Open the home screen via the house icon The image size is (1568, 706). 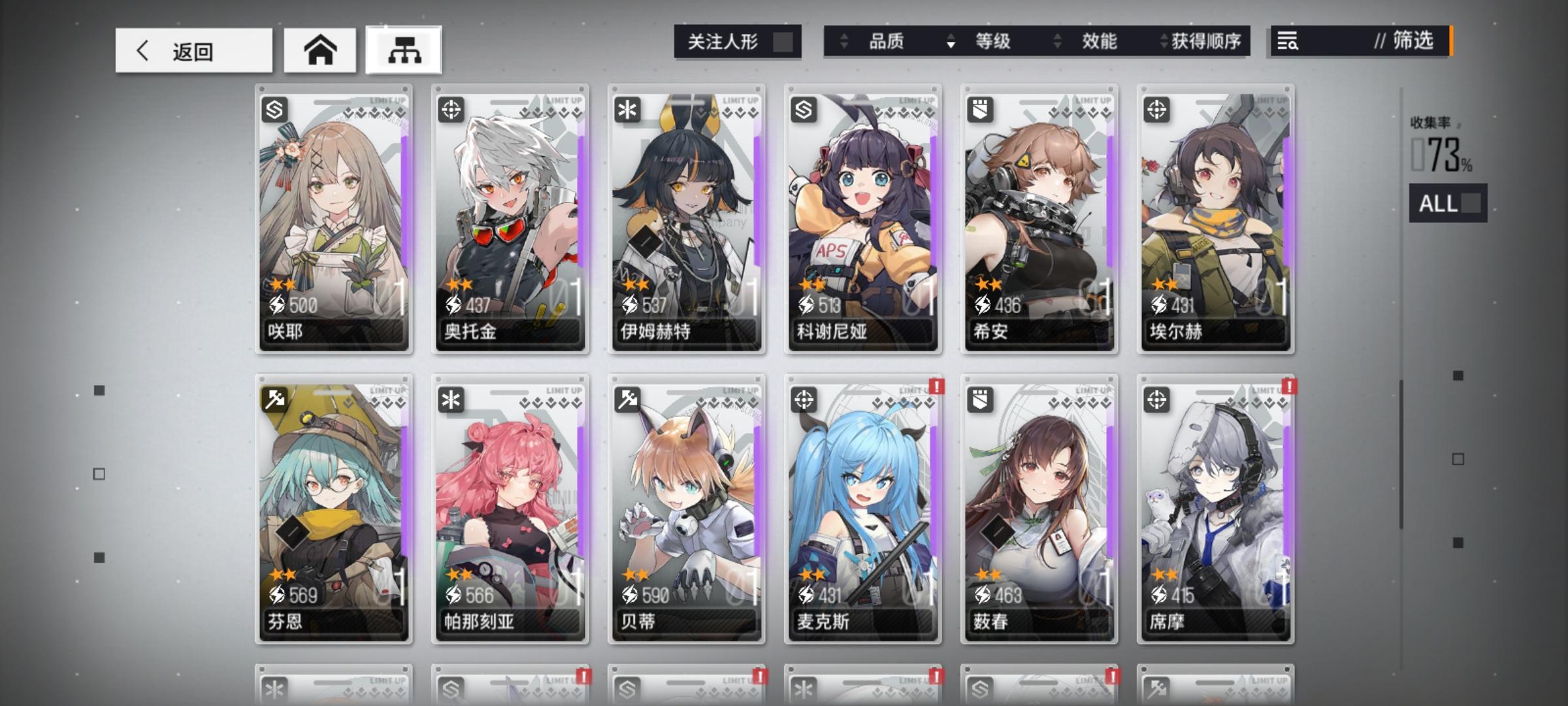point(319,49)
